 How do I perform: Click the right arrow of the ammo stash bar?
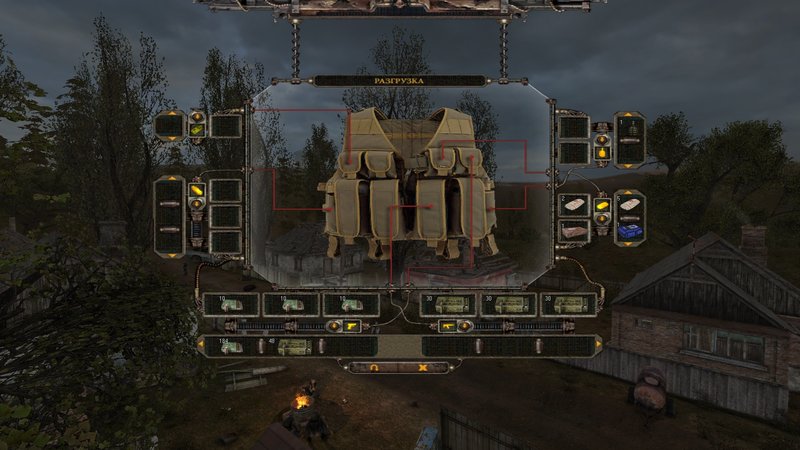pos(599,346)
